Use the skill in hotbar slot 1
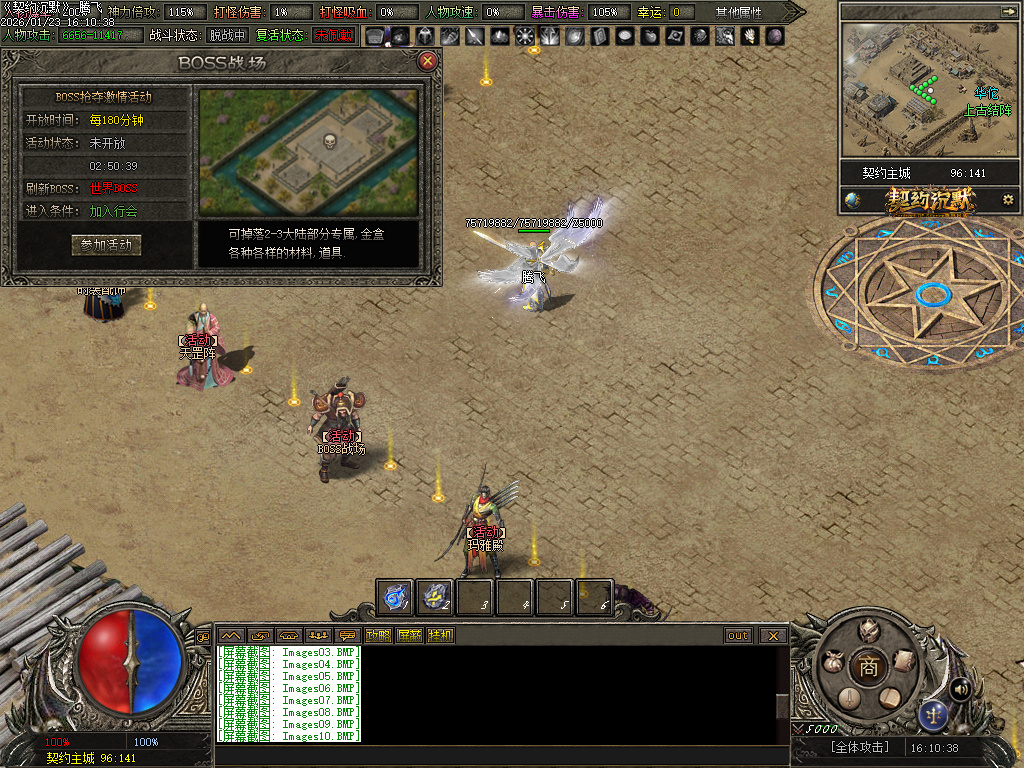 click(x=396, y=597)
